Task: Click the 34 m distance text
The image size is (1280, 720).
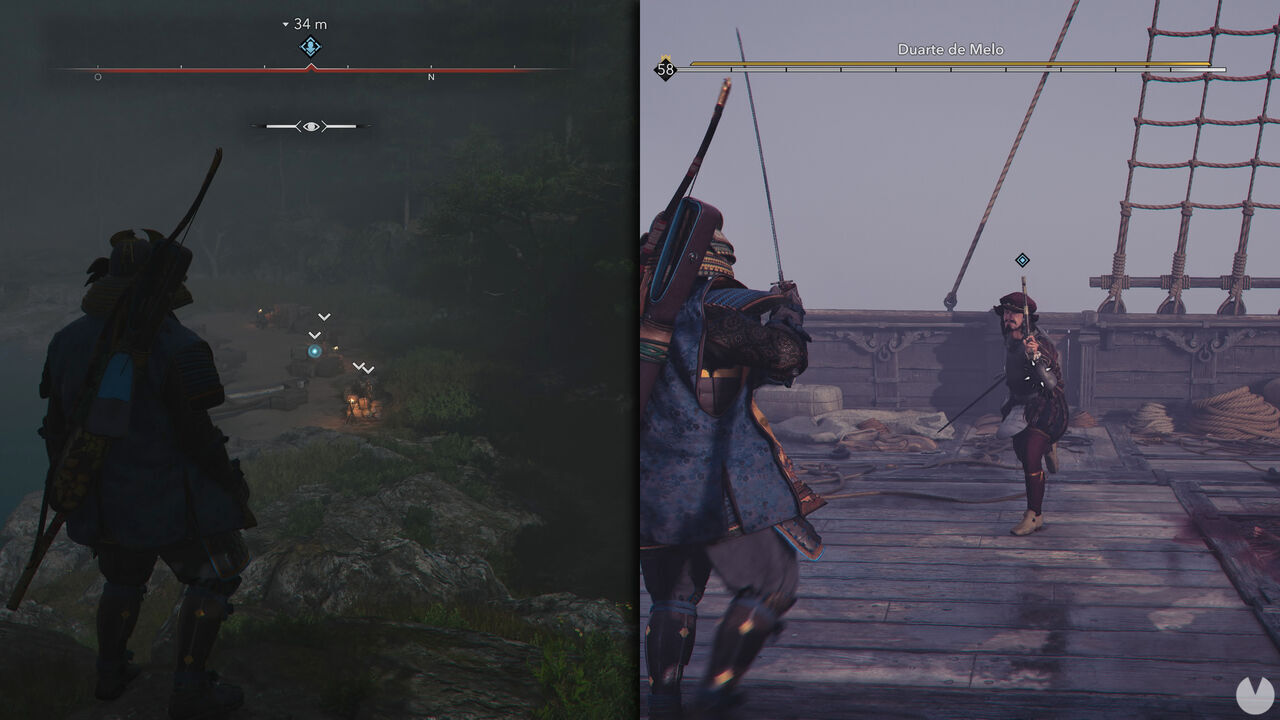Action: (x=308, y=23)
